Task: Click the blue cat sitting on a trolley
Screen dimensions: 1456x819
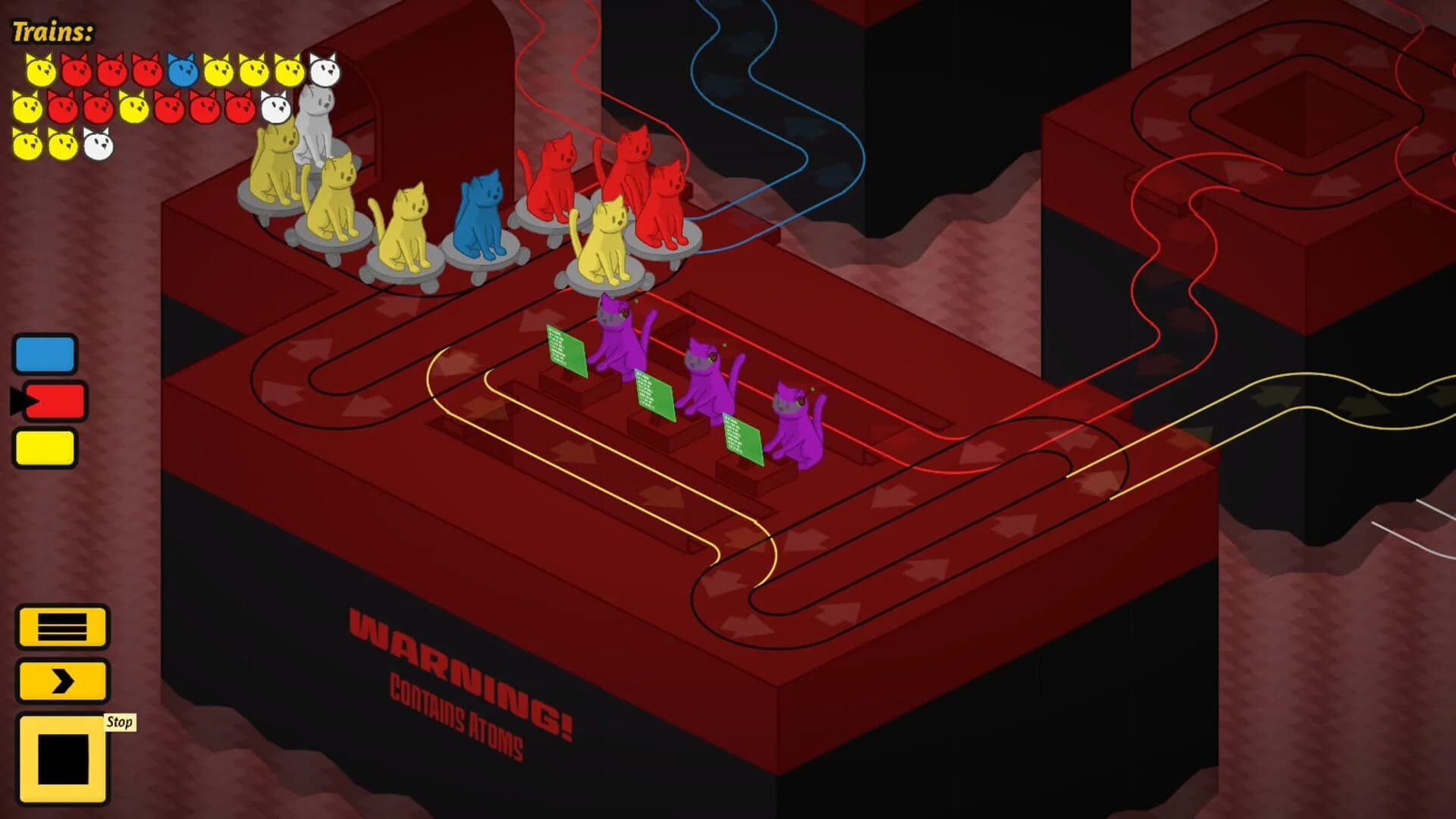Action: (478, 216)
